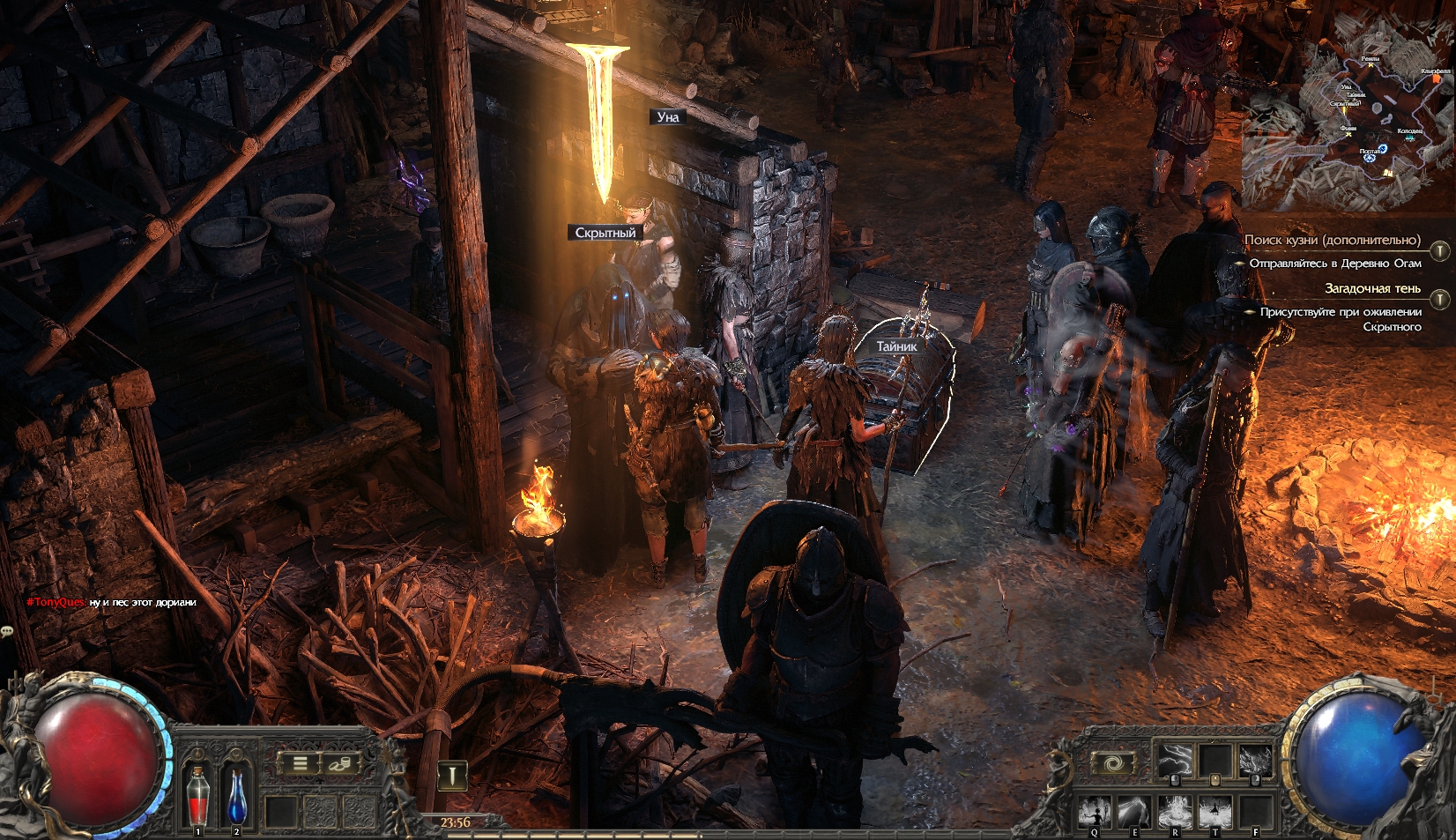This screenshot has width=1456, height=840.
Task: Click the quest pin beside 'Загадочная тень'
Action: (x=1439, y=299)
